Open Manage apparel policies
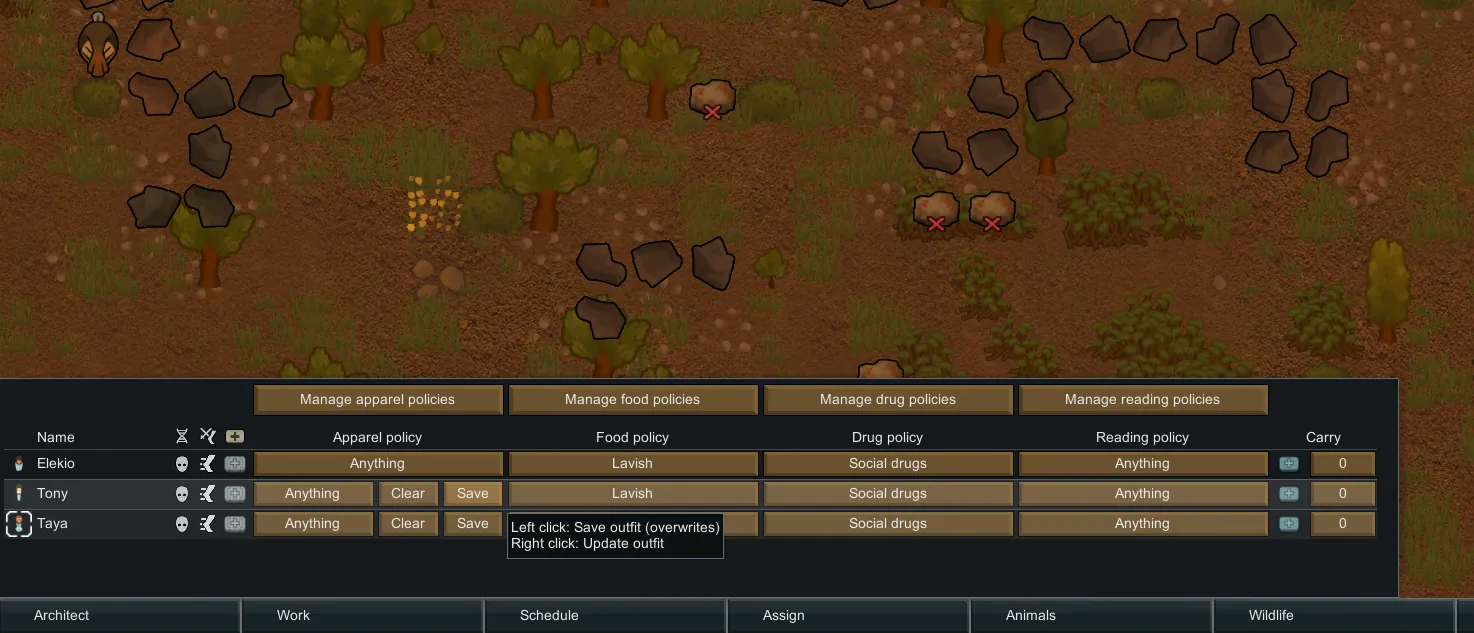Viewport: 1474px width, 633px height. point(377,400)
